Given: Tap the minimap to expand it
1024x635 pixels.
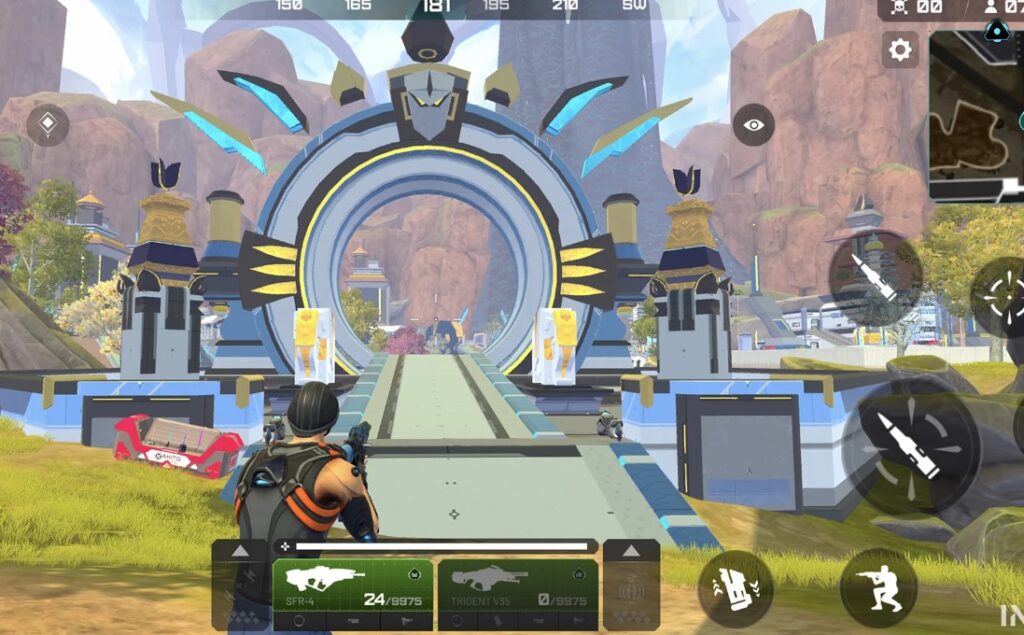Looking at the screenshot, I should [x=976, y=115].
